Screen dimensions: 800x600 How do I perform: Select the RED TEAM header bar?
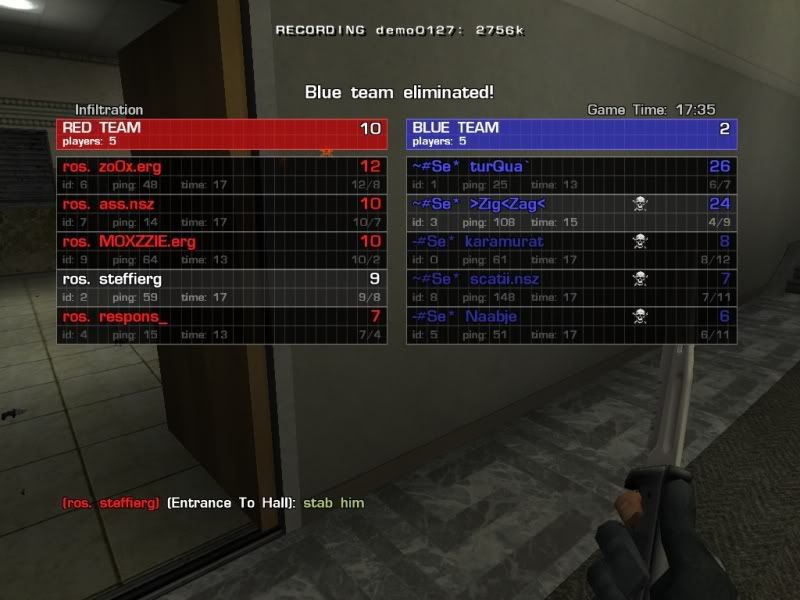pyautogui.click(x=221, y=133)
